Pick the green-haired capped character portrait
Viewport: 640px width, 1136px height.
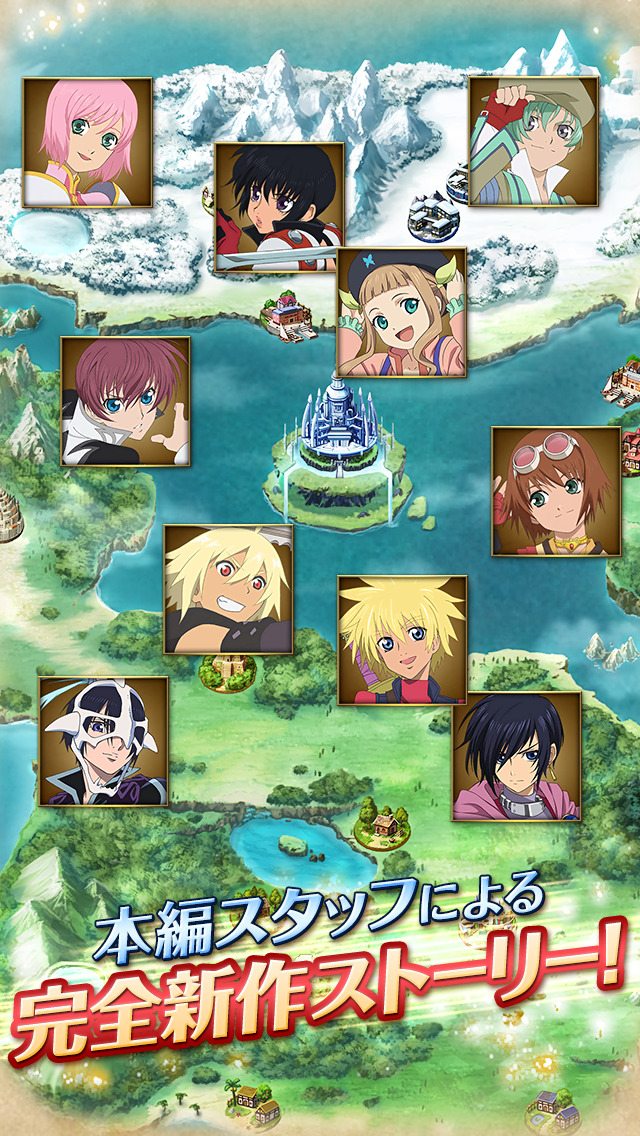pyautogui.click(x=534, y=141)
